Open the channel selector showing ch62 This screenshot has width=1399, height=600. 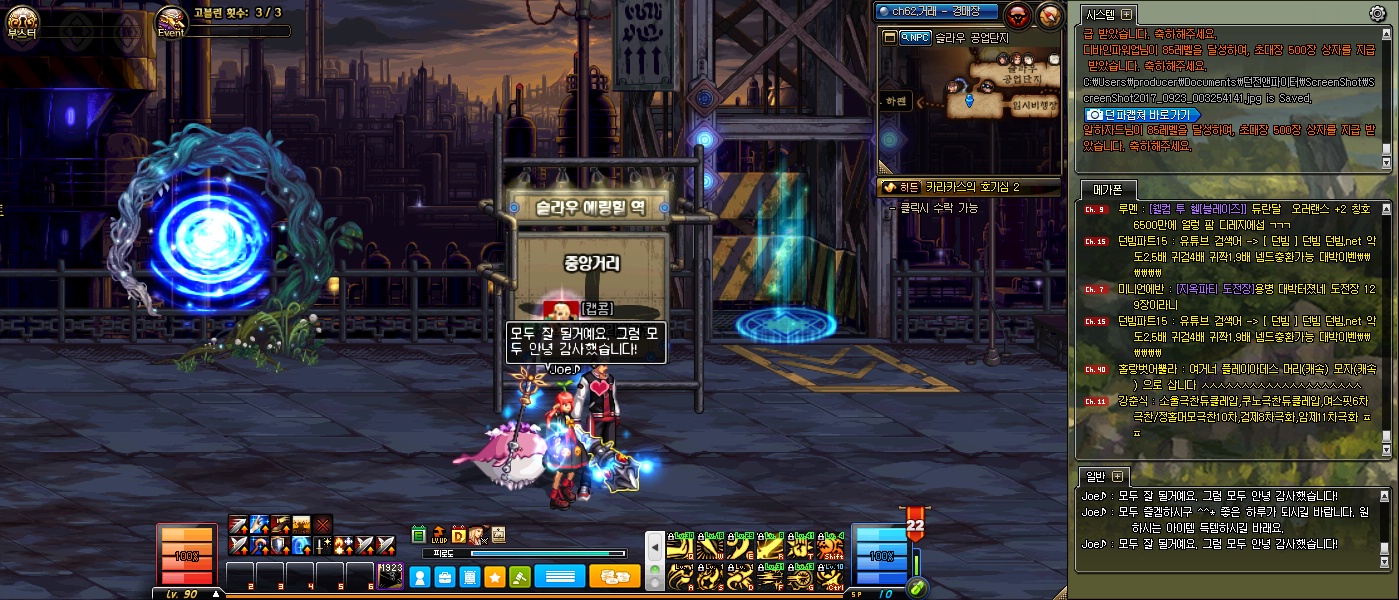[x=936, y=12]
